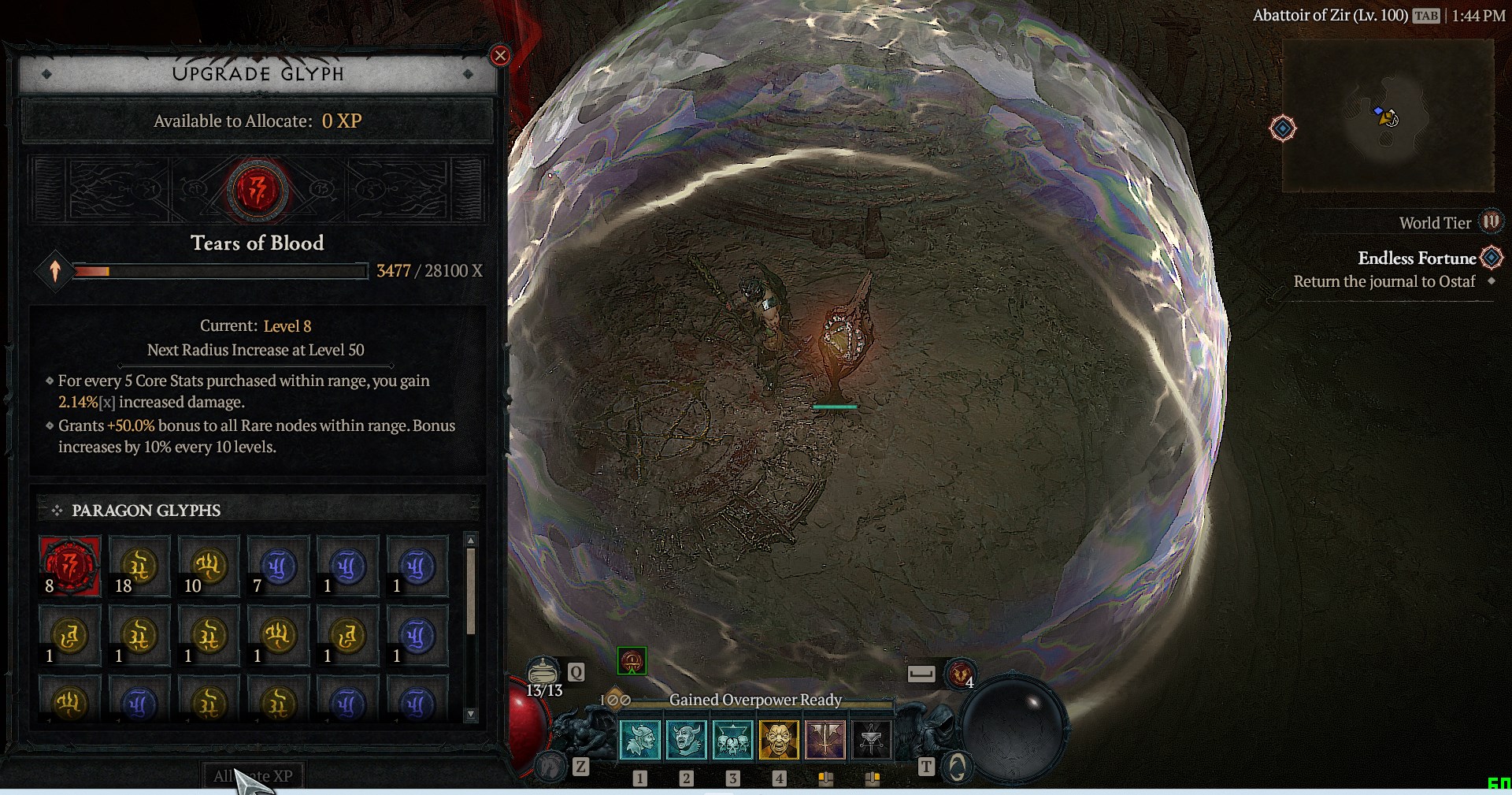Use the golden face skill in slot 4
Image resolution: width=1512 pixels, height=795 pixels.
[x=779, y=740]
